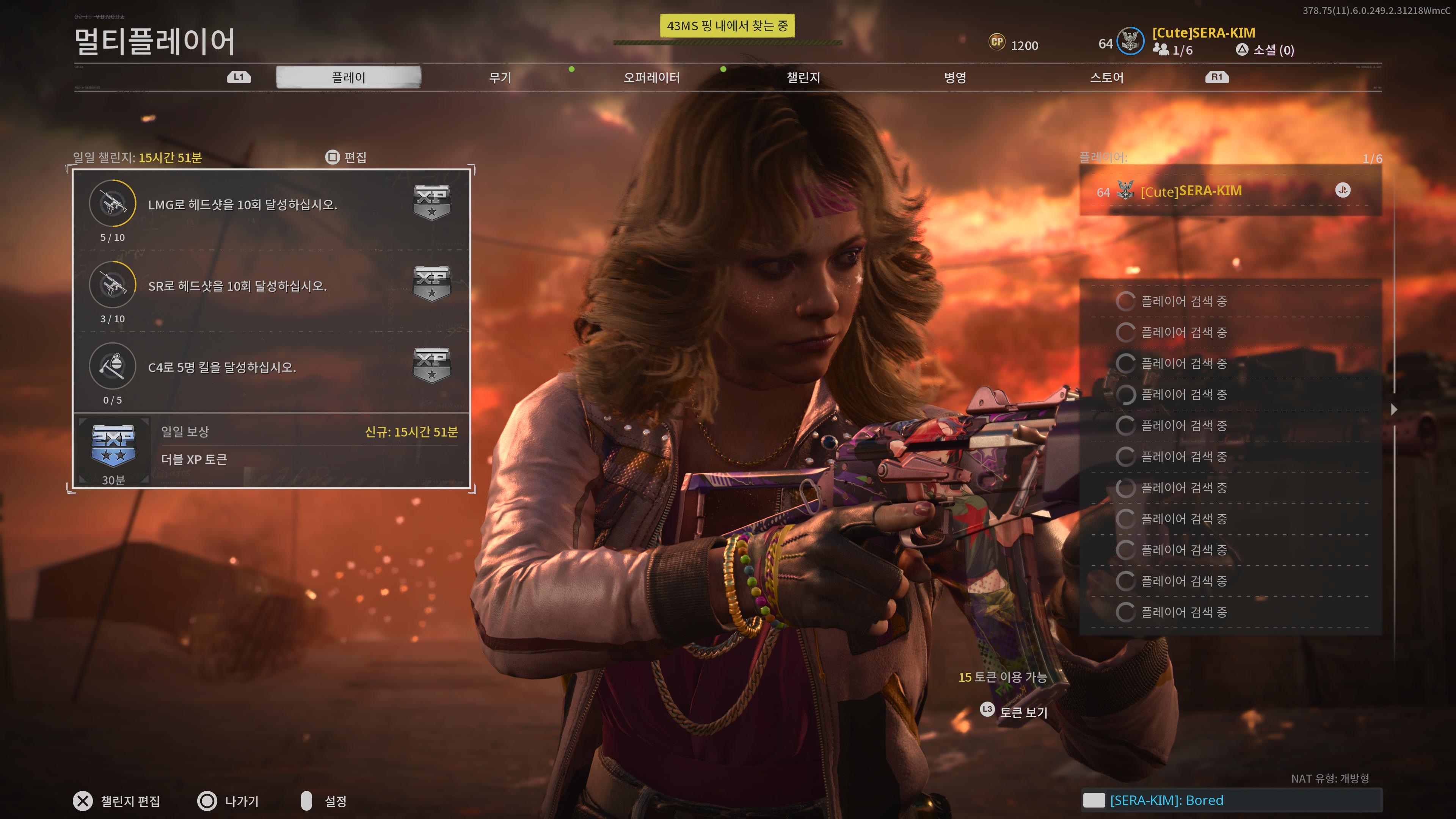The image size is (1456, 819).
Task: Open the 무기 tab
Action: (500, 77)
